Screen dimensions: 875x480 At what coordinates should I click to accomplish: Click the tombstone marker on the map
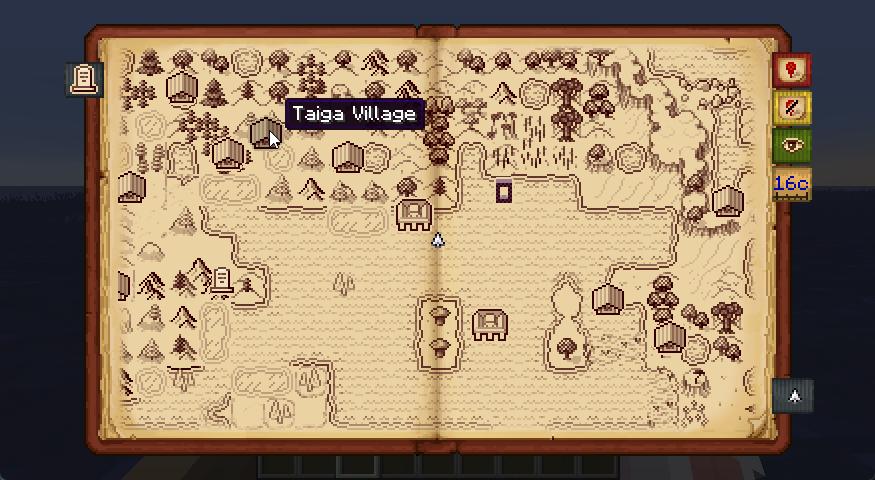click(x=222, y=281)
